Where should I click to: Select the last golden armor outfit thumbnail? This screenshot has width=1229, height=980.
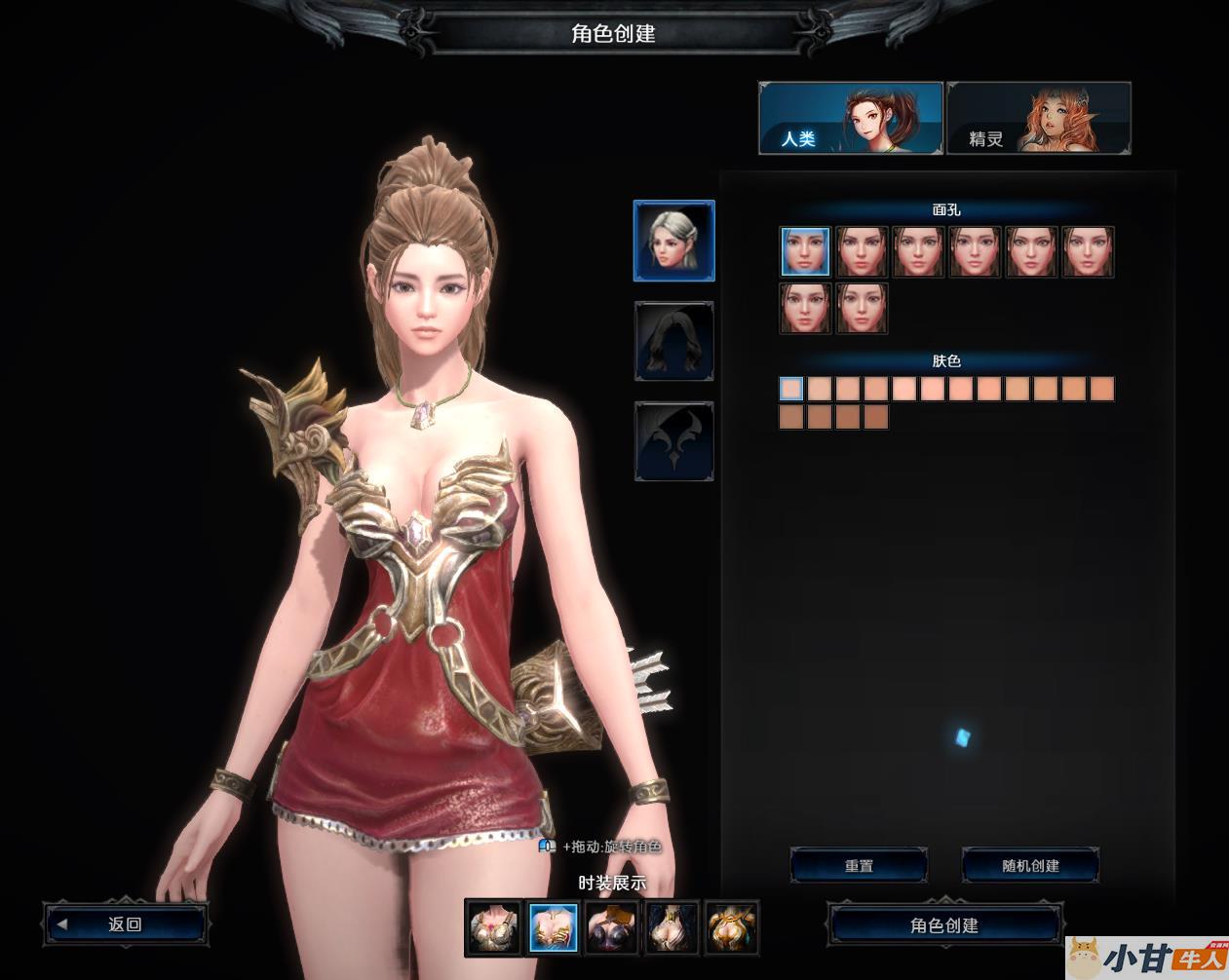point(731,927)
